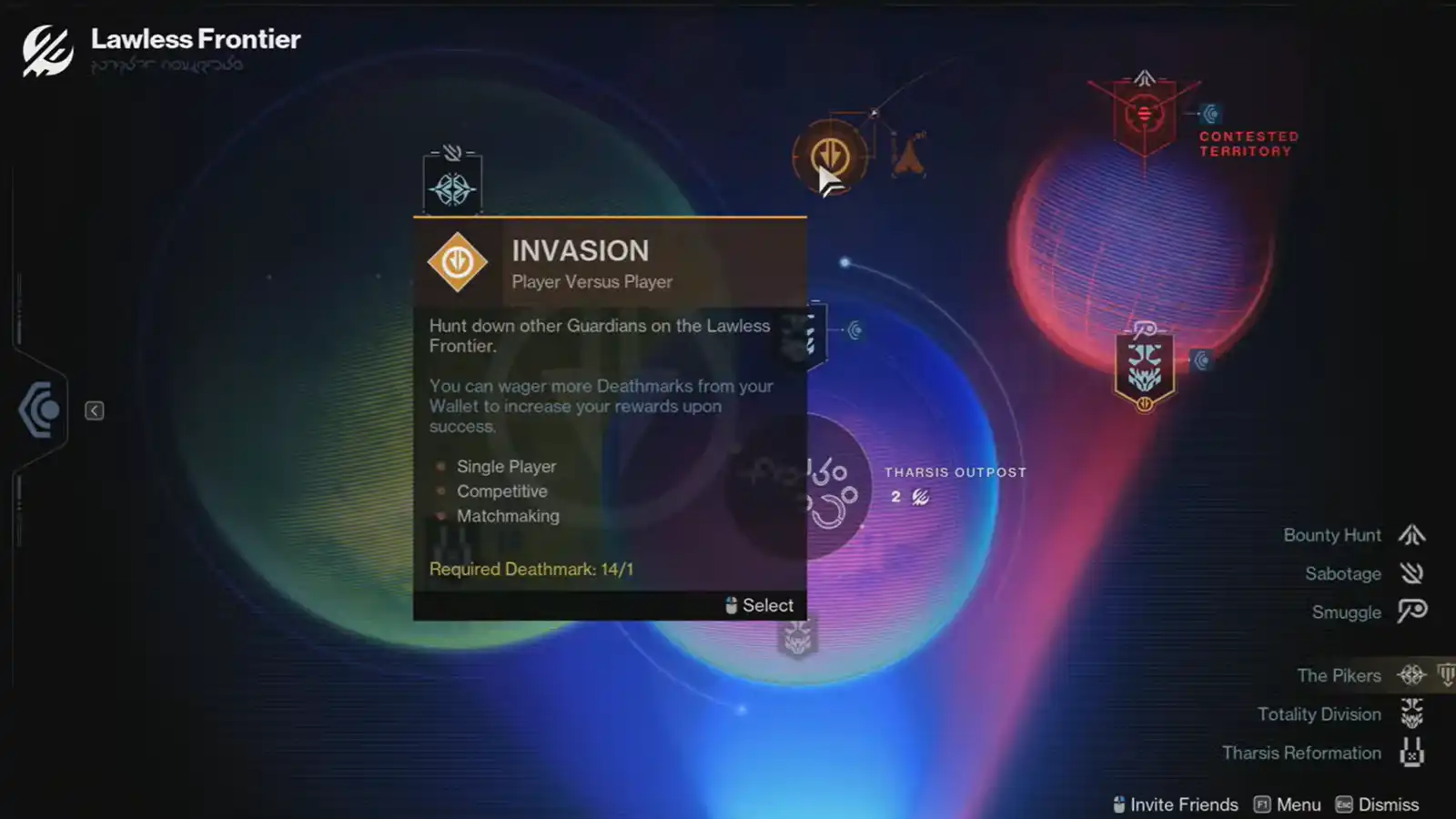Collapse the left panel using the chevron button

(94, 410)
